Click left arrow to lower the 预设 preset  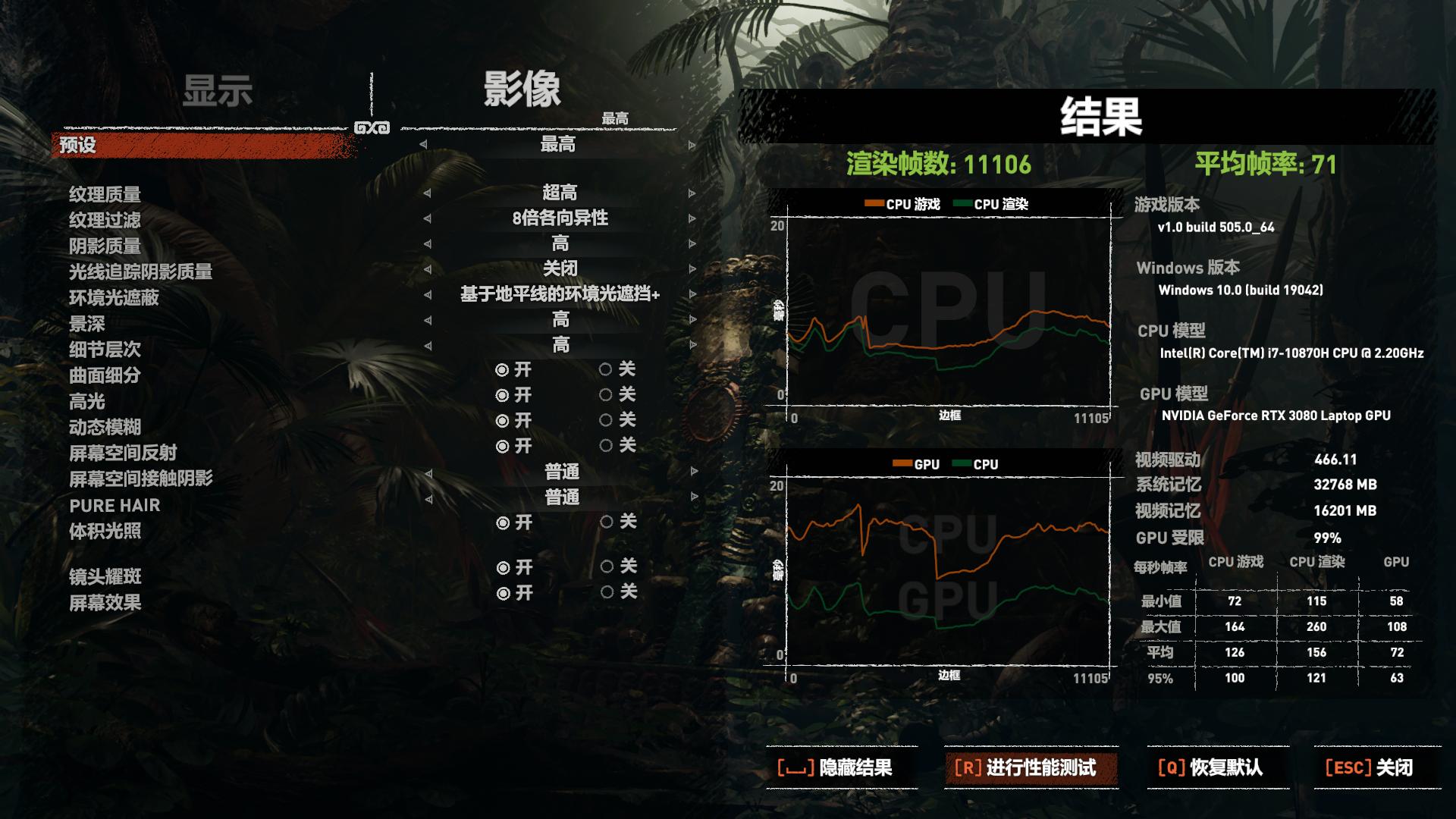(x=425, y=145)
